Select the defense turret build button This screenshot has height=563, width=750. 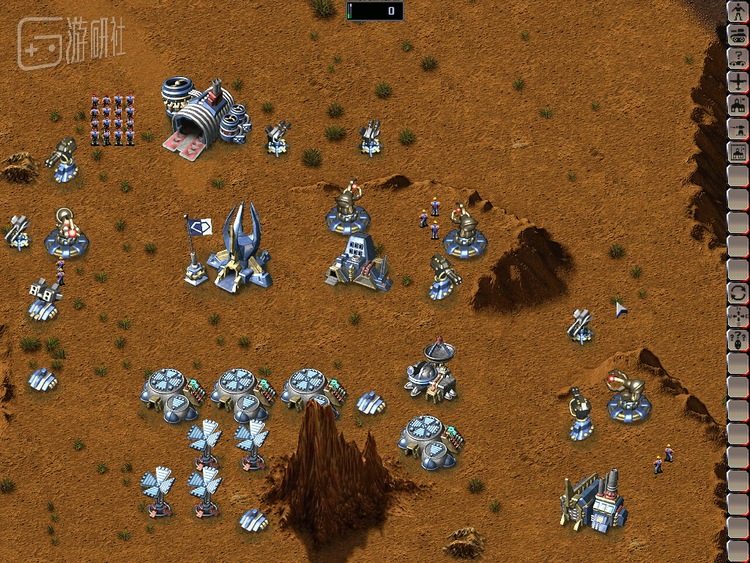click(738, 128)
